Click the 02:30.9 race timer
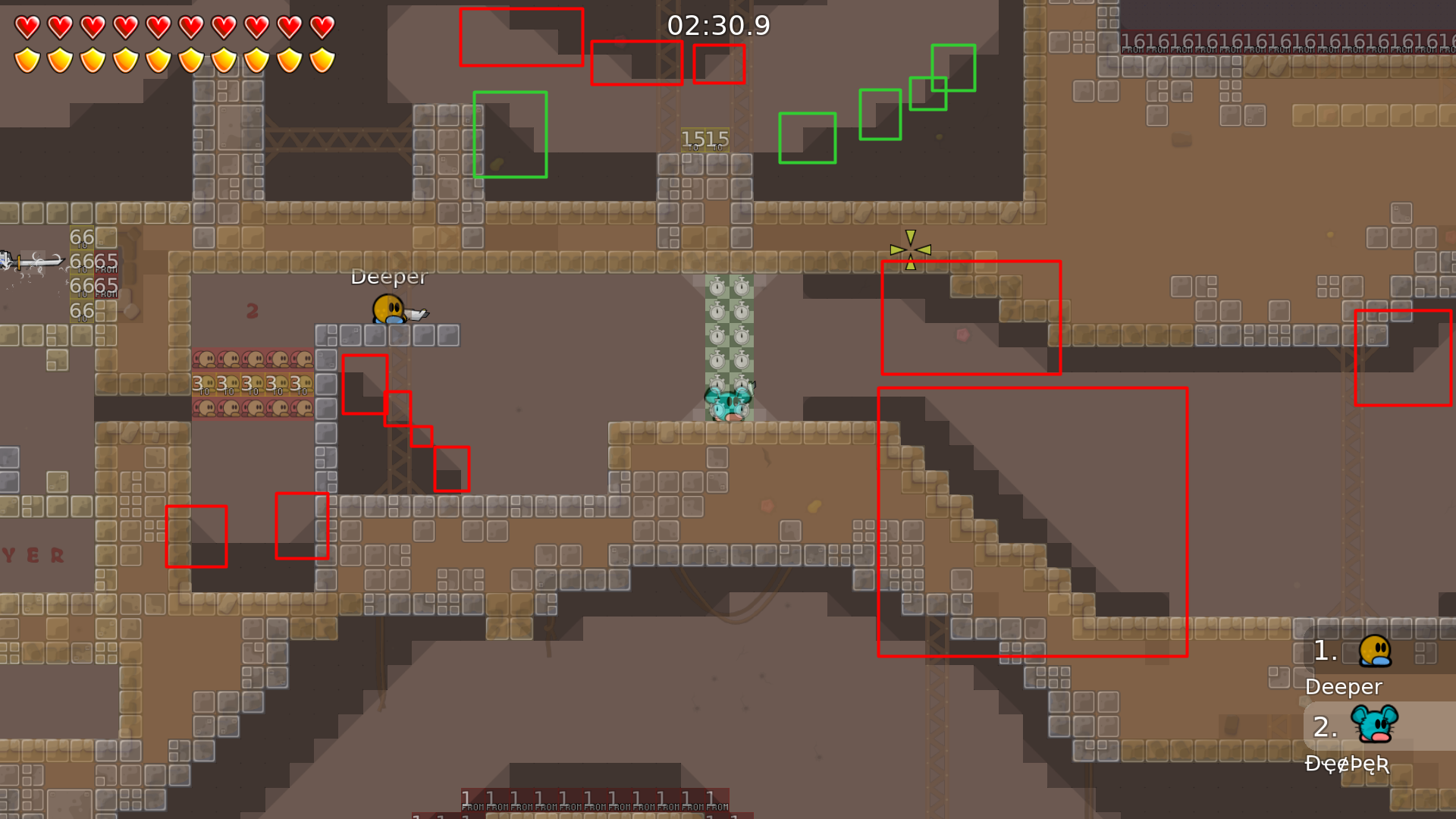The image size is (1456, 819). click(x=719, y=25)
